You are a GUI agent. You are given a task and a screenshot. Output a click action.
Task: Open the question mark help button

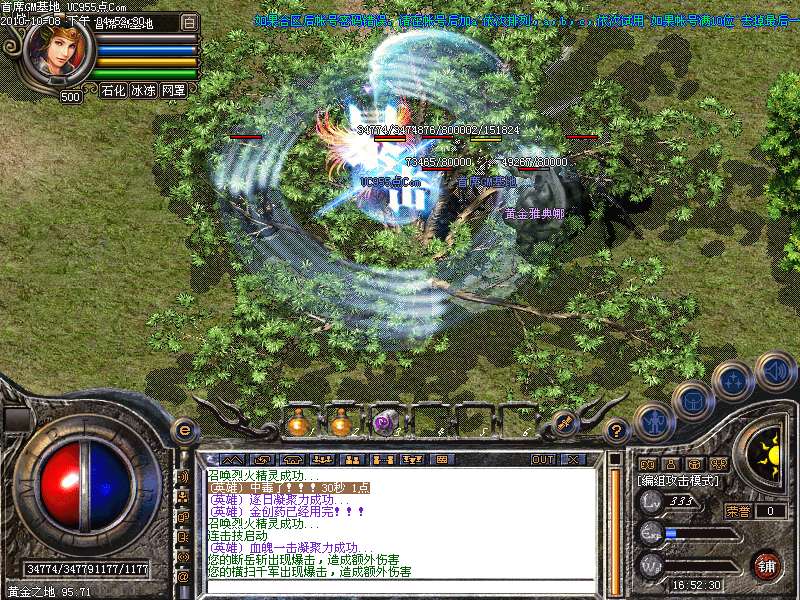click(617, 430)
